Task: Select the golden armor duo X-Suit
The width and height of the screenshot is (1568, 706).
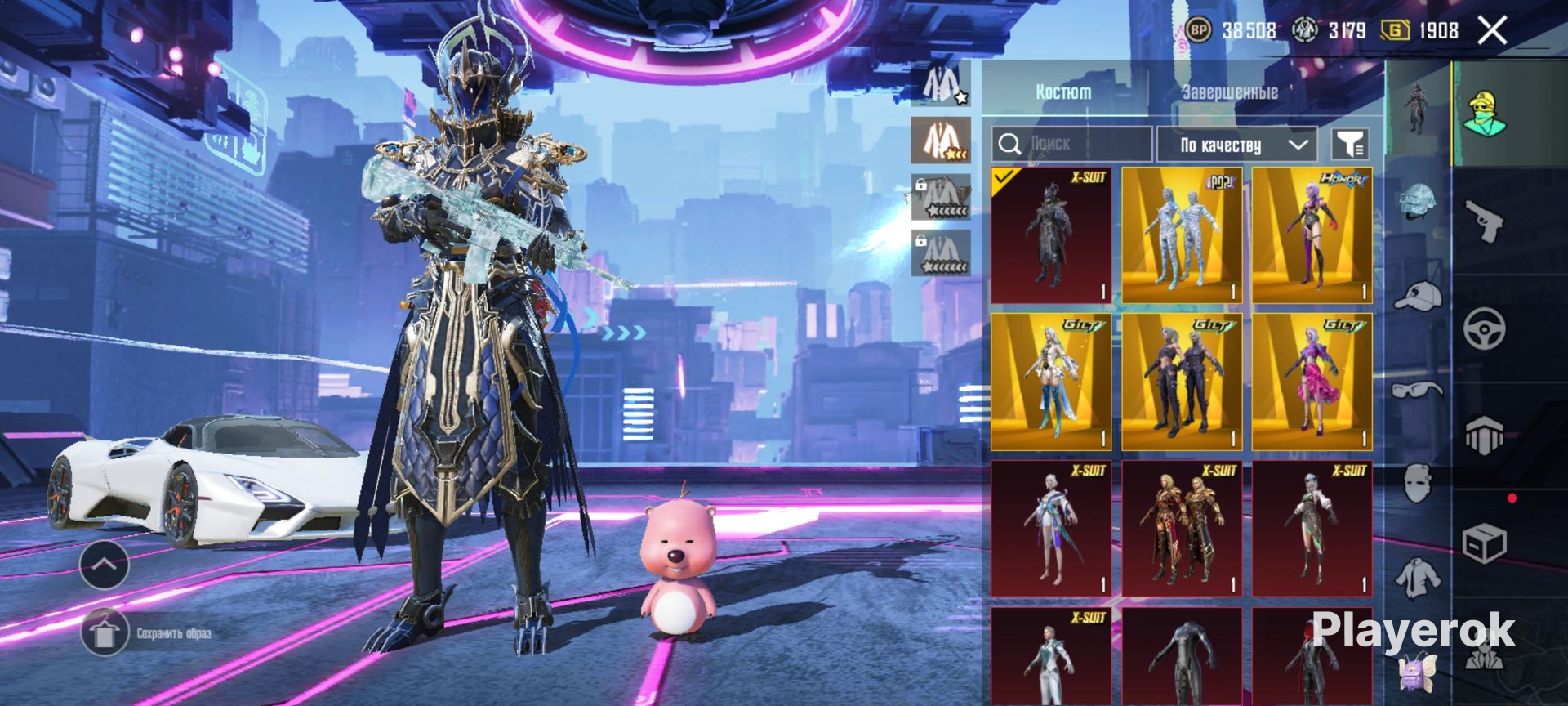Action: [1182, 529]
